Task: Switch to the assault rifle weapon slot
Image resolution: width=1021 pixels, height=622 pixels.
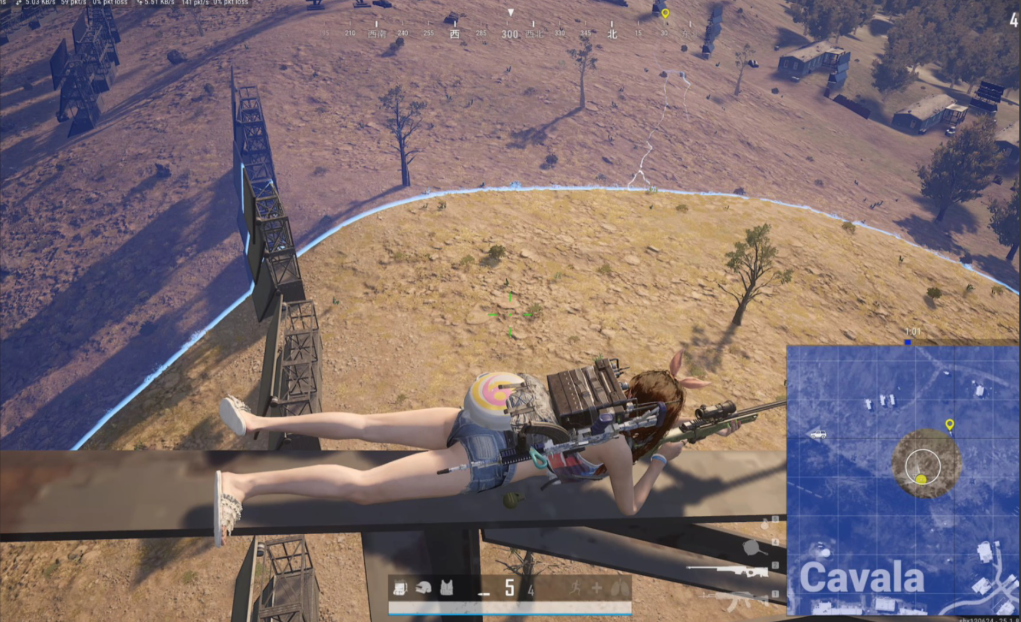Action: click(736, 599)
